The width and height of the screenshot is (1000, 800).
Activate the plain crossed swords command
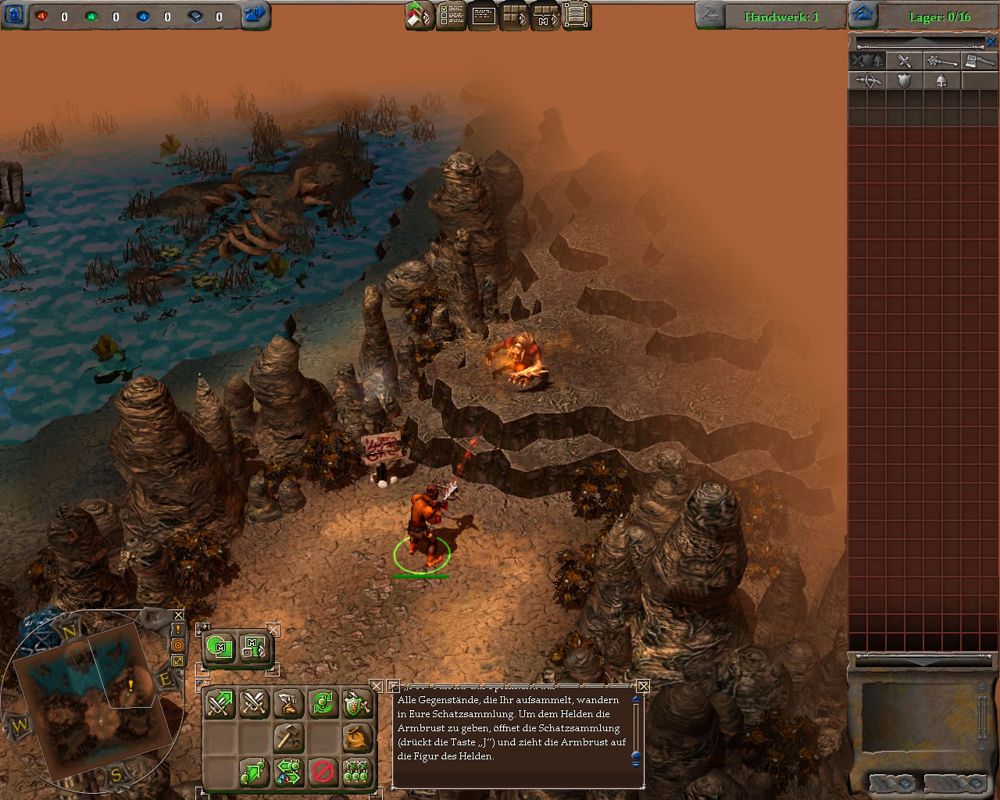254,704
